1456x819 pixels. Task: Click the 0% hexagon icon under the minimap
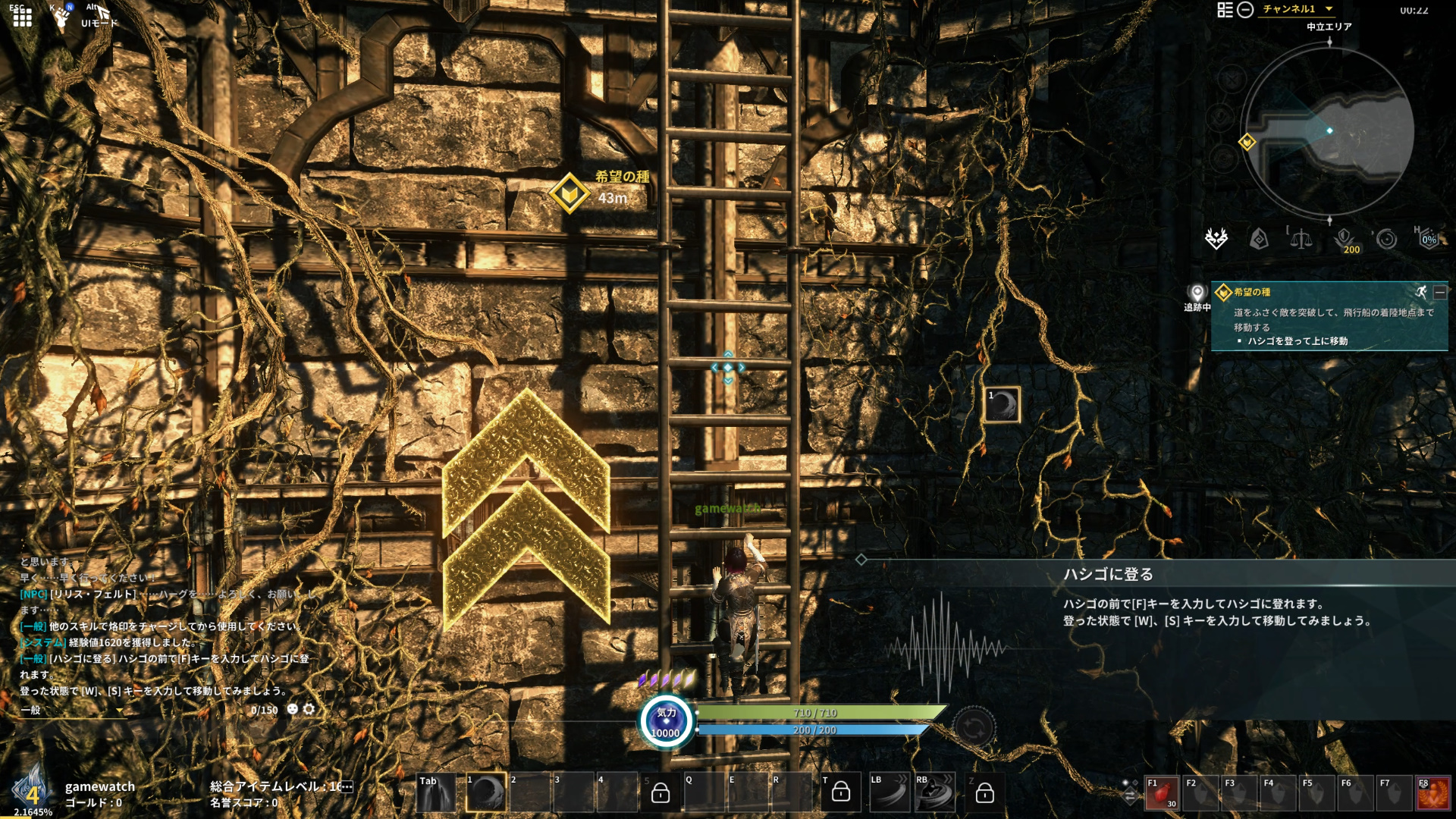click(1429, 240)
